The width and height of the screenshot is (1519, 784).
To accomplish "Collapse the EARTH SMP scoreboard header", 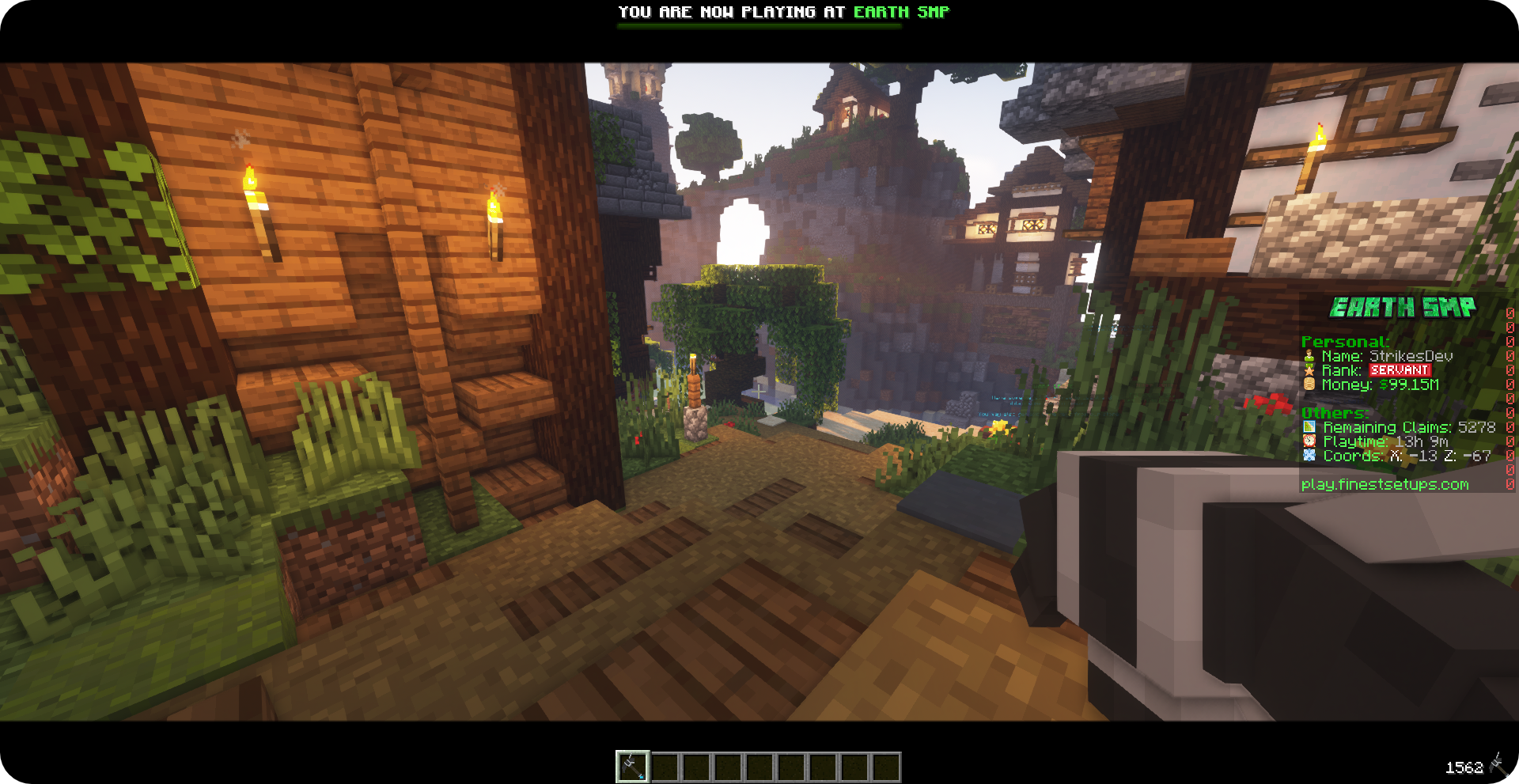I will pyautogui.click(x=1404, y=307).
